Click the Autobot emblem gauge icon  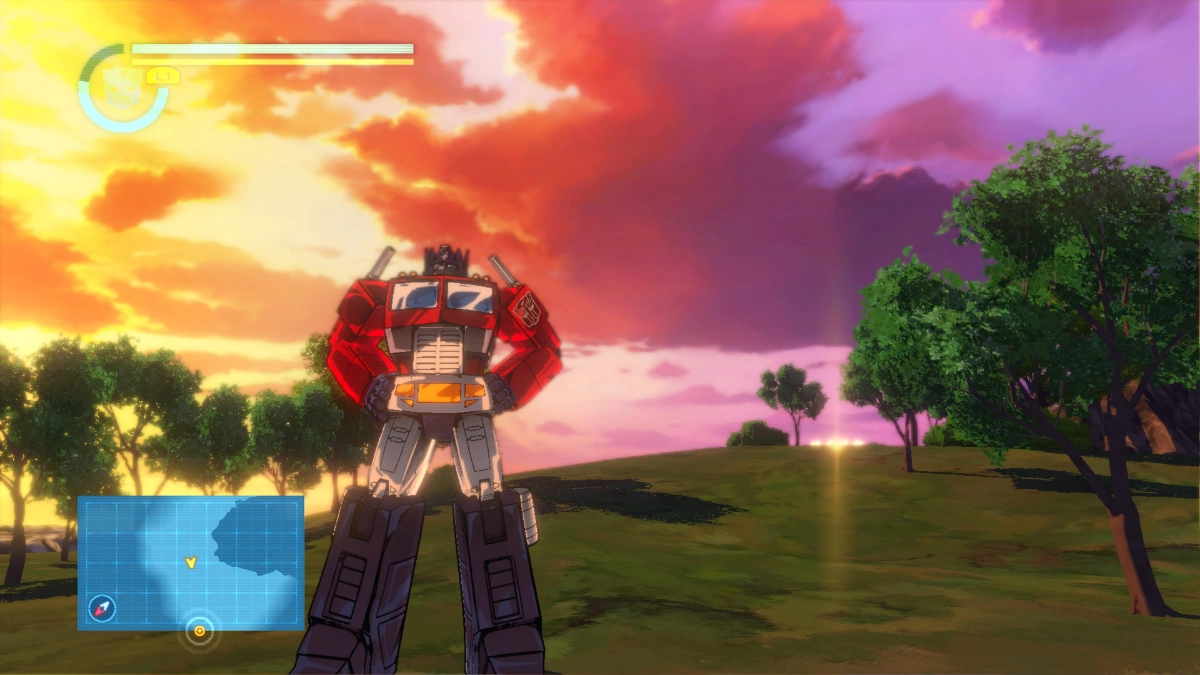click(122, 88)
